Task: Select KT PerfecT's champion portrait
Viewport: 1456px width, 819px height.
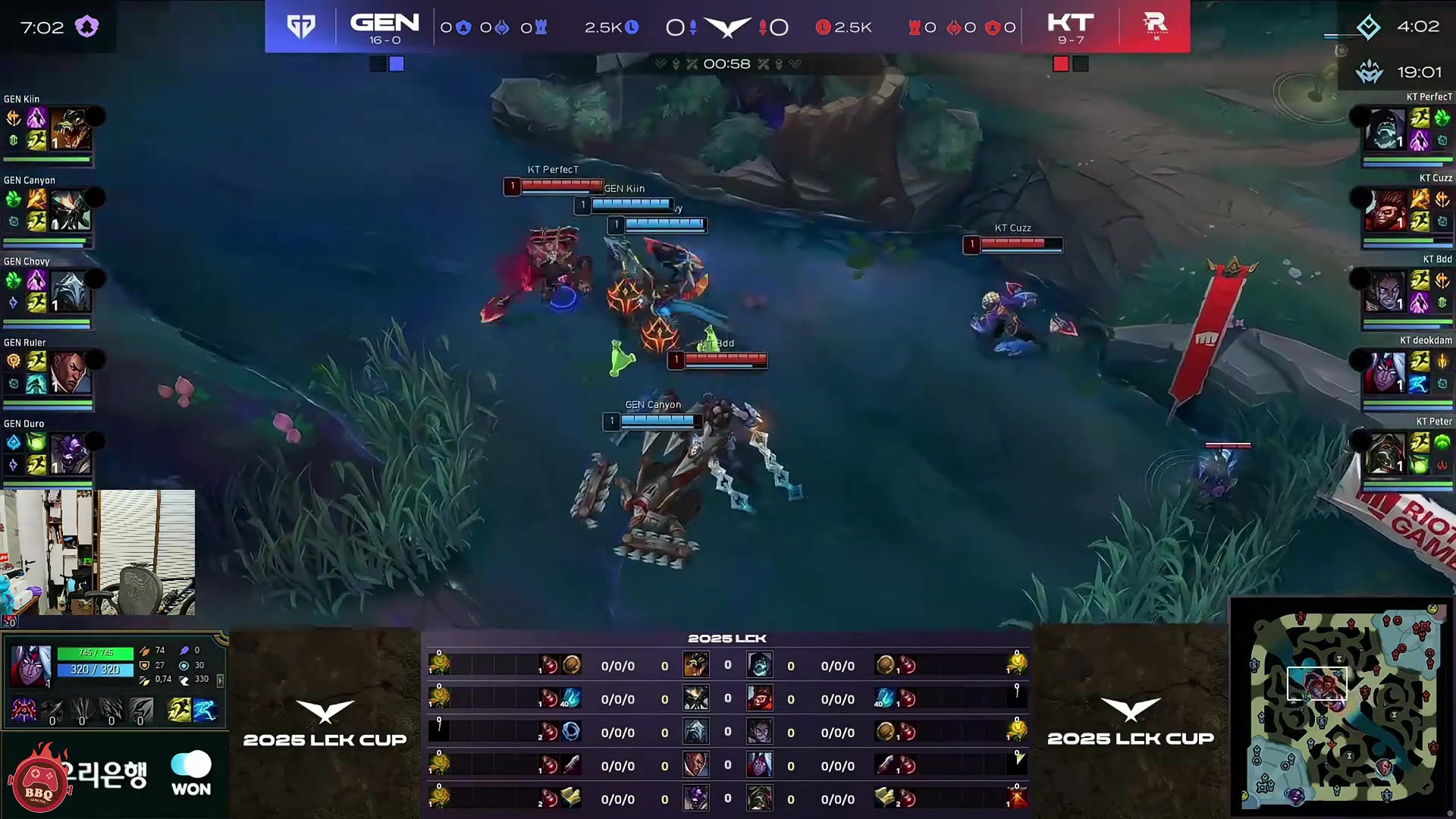Action: (1385, 127)
